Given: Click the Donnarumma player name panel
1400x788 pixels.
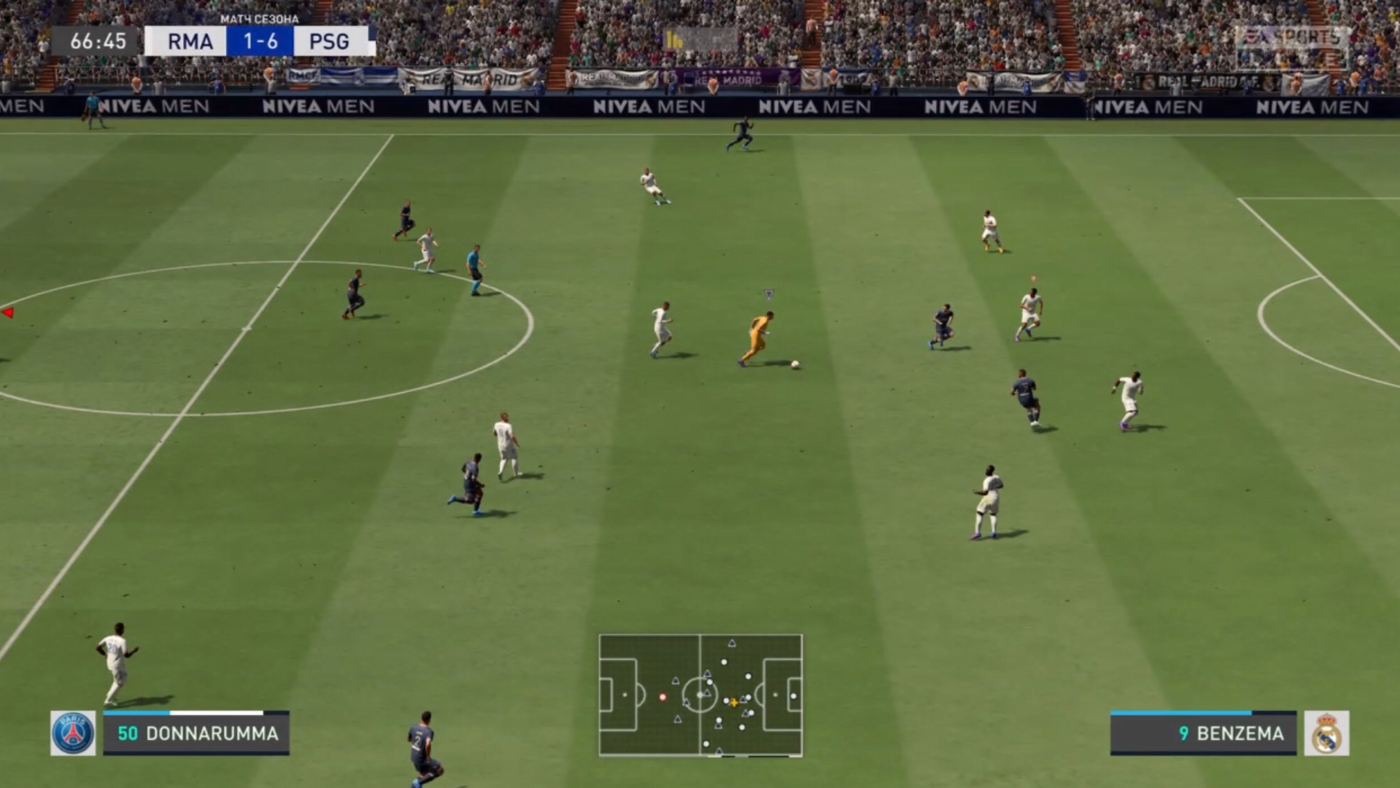Looking at the screenshot, I should [x=196, y=733].
